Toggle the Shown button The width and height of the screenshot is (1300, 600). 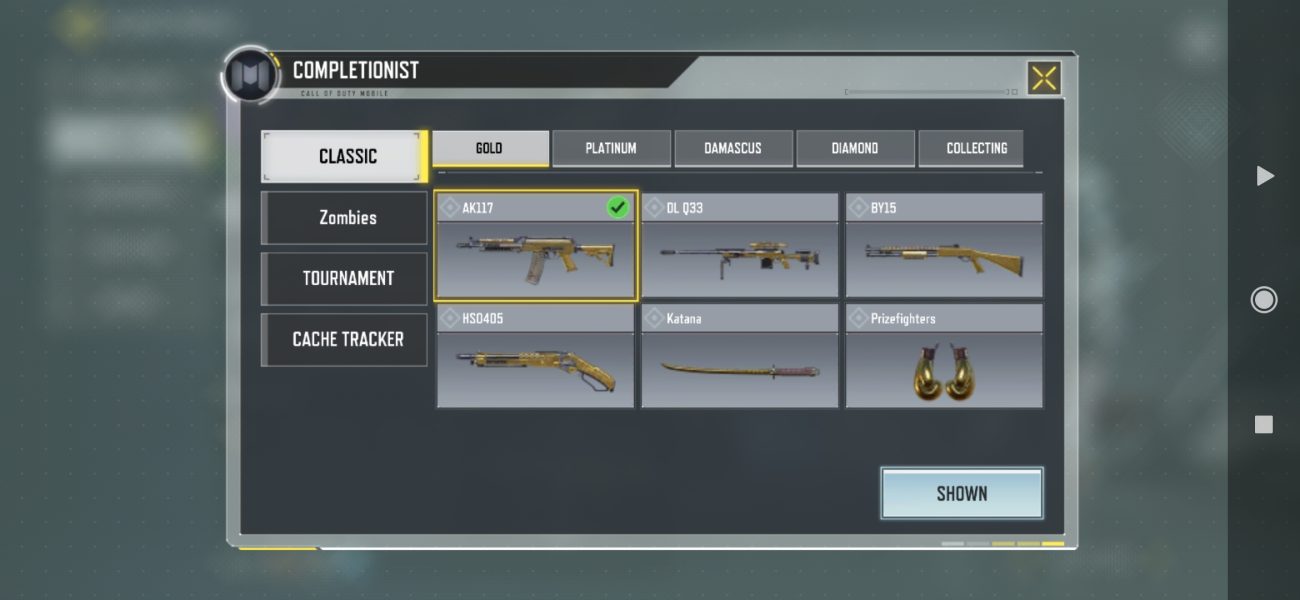coord(961,493)
